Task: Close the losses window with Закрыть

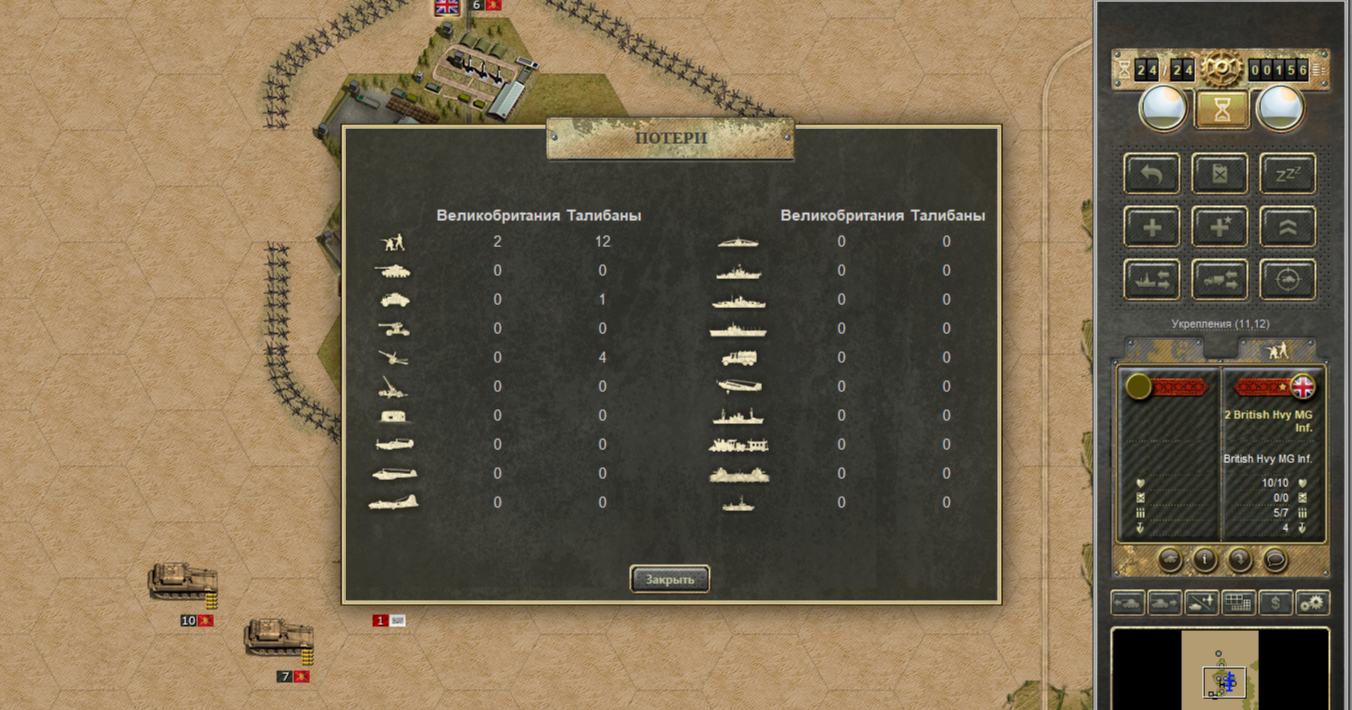Action: [669, 579]
